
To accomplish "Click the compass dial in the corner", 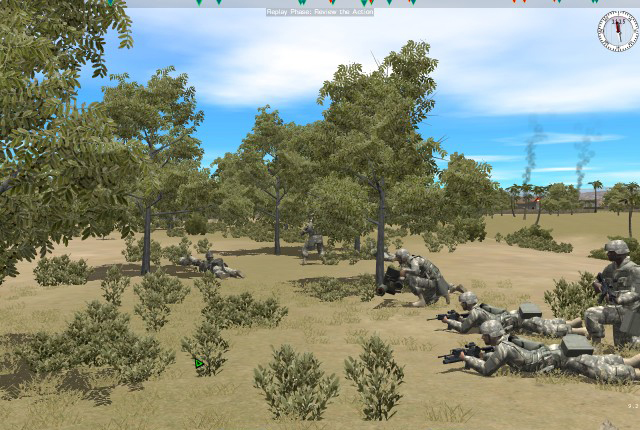I will (x=617, y=31).
